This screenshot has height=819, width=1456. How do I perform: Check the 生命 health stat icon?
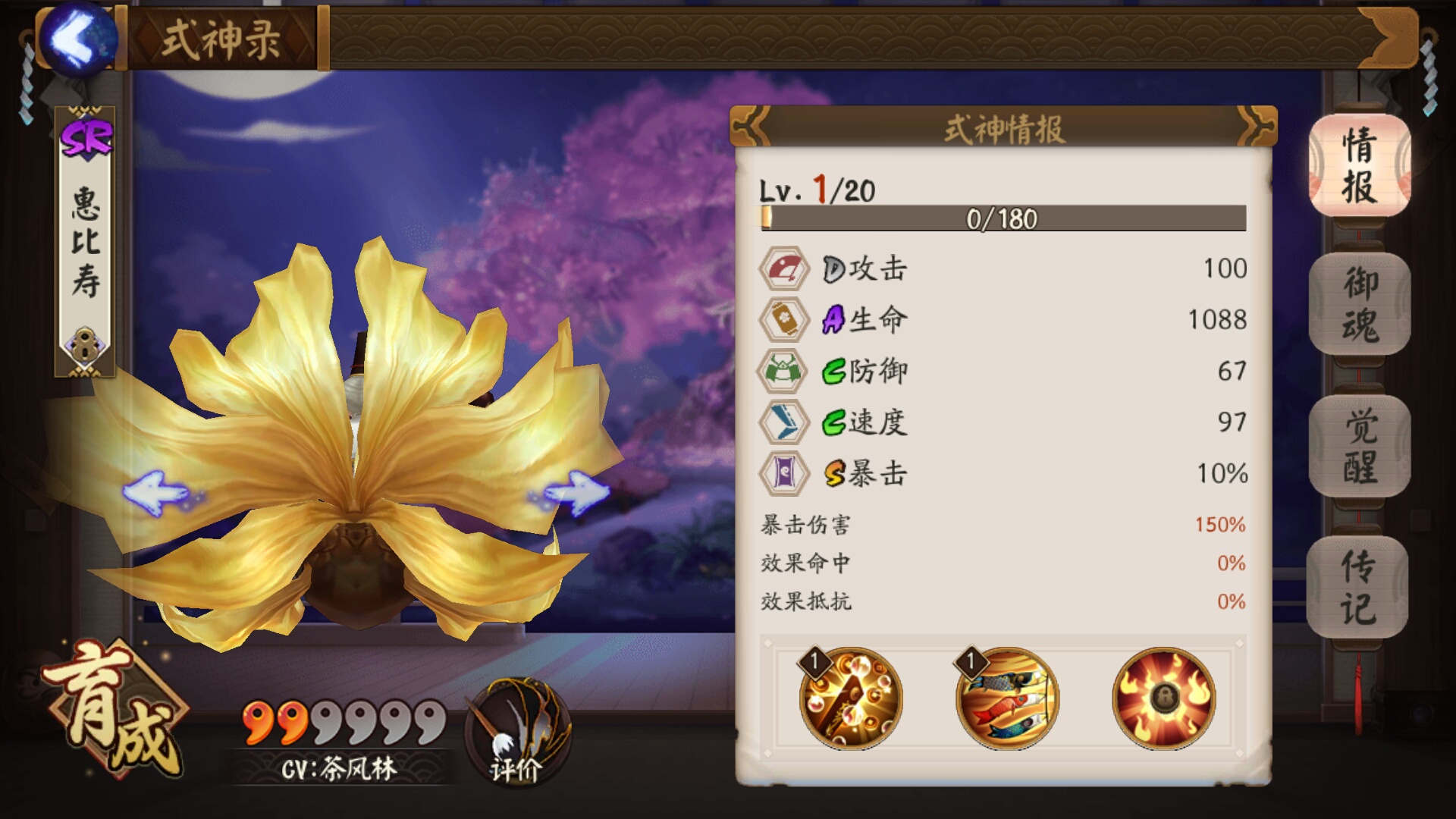tap(783, 320)
